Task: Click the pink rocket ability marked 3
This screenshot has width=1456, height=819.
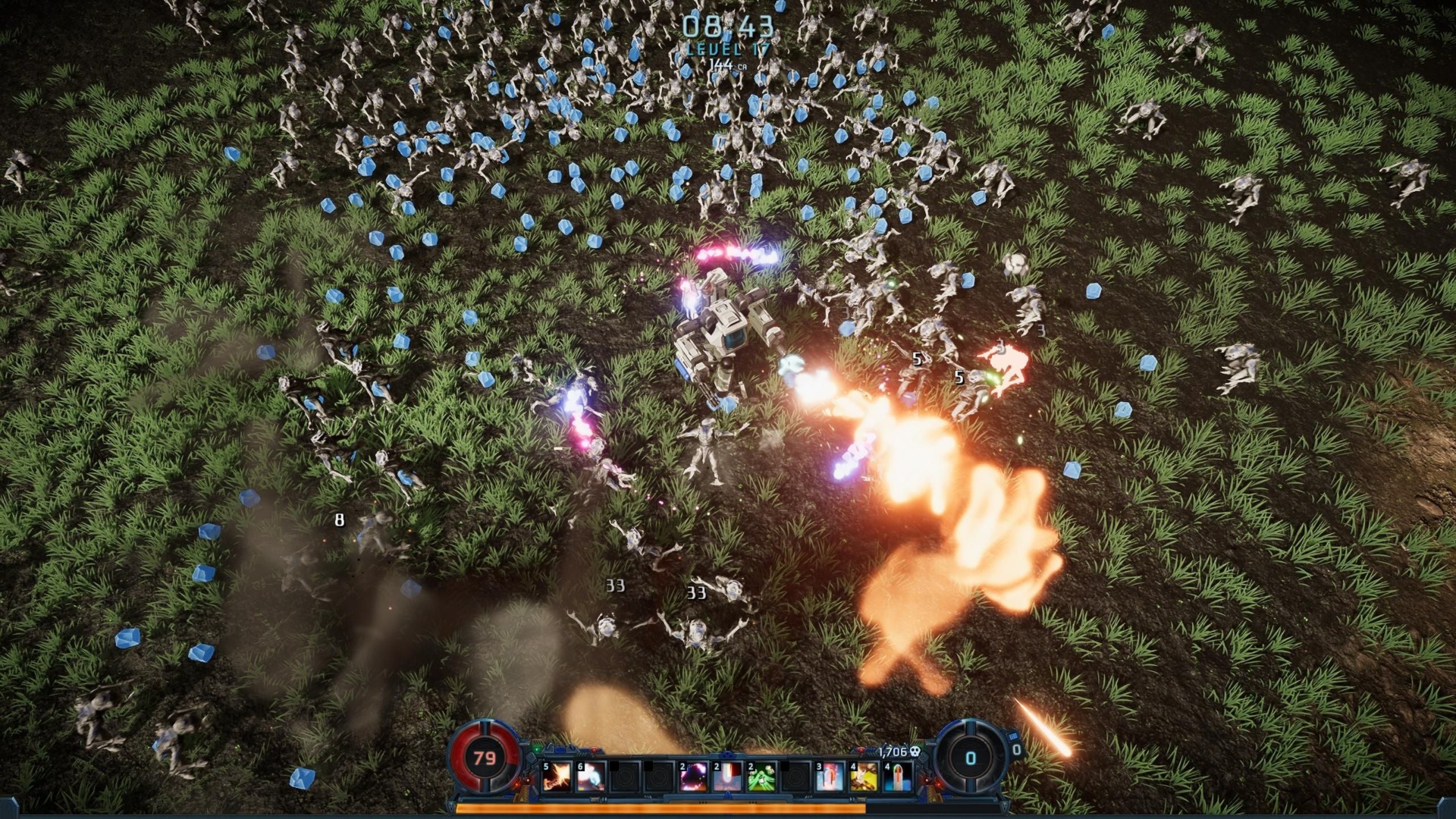Action: click(830, 776)
